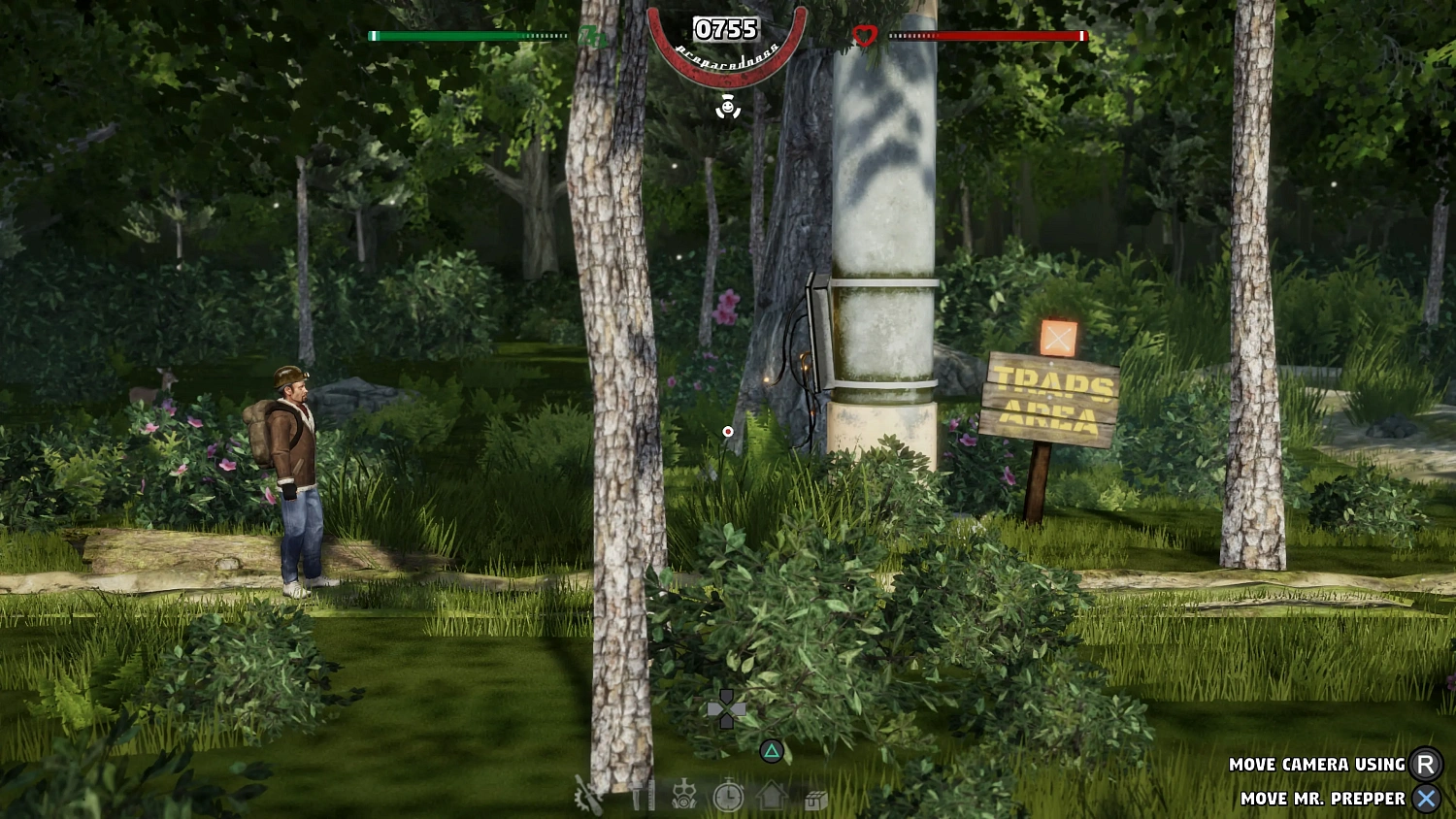The width and height of the screenshot is (1456, 819).
Task: Activate the orange interact prompt above the sign
Action: coord(1058,339)
